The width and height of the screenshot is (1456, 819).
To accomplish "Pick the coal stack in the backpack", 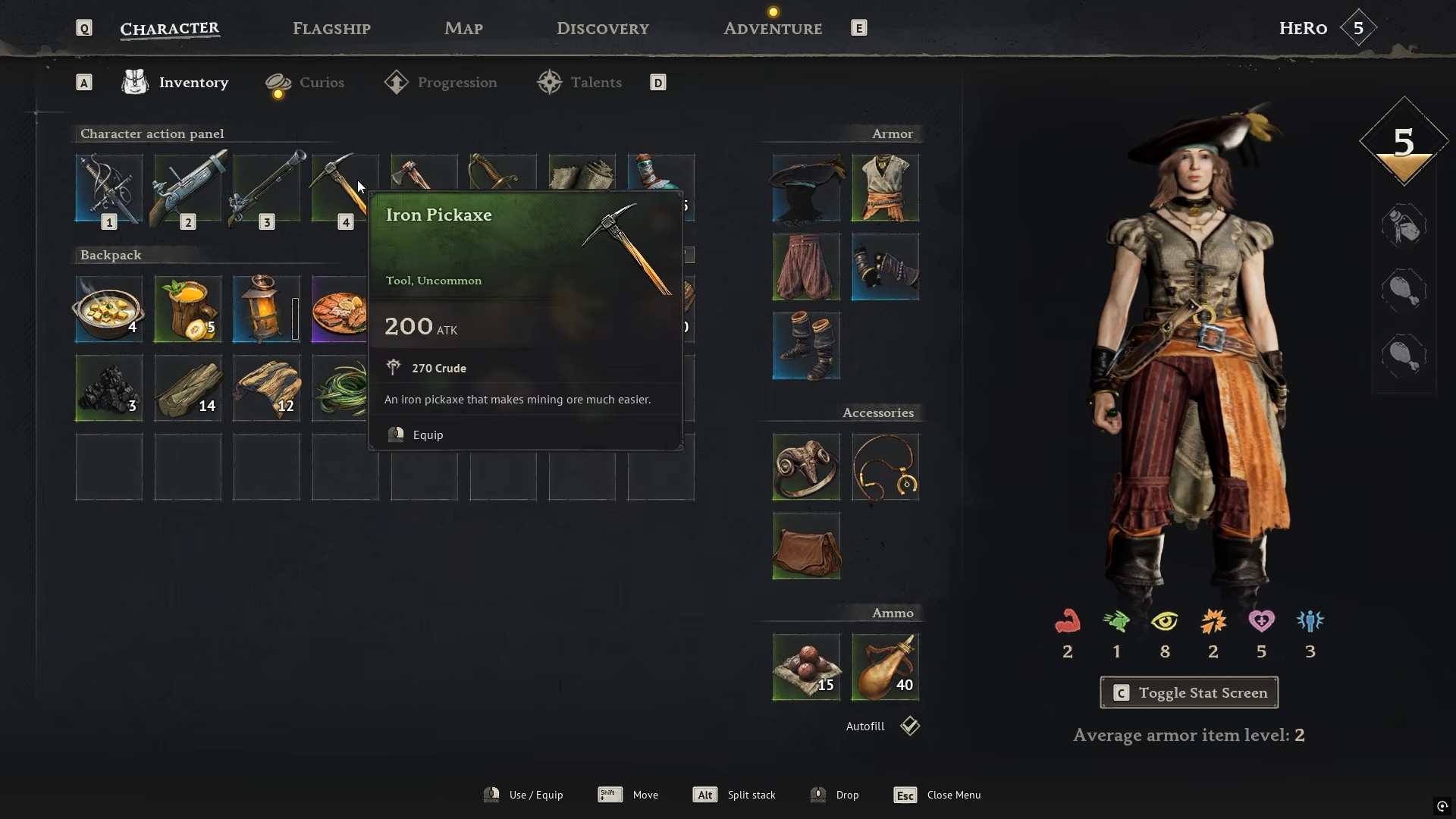I will click(108, 388).
